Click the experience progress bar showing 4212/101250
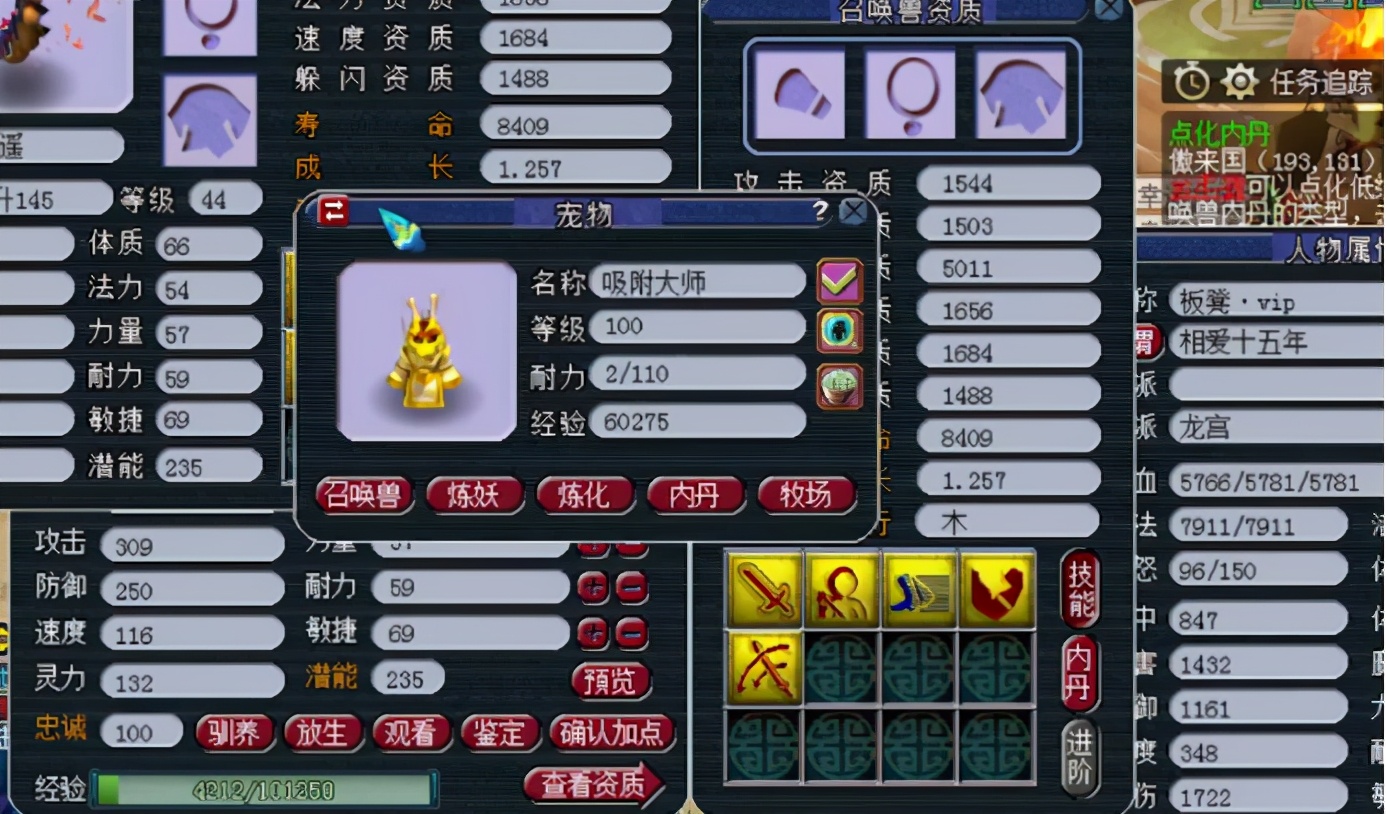 pos(265,789)
